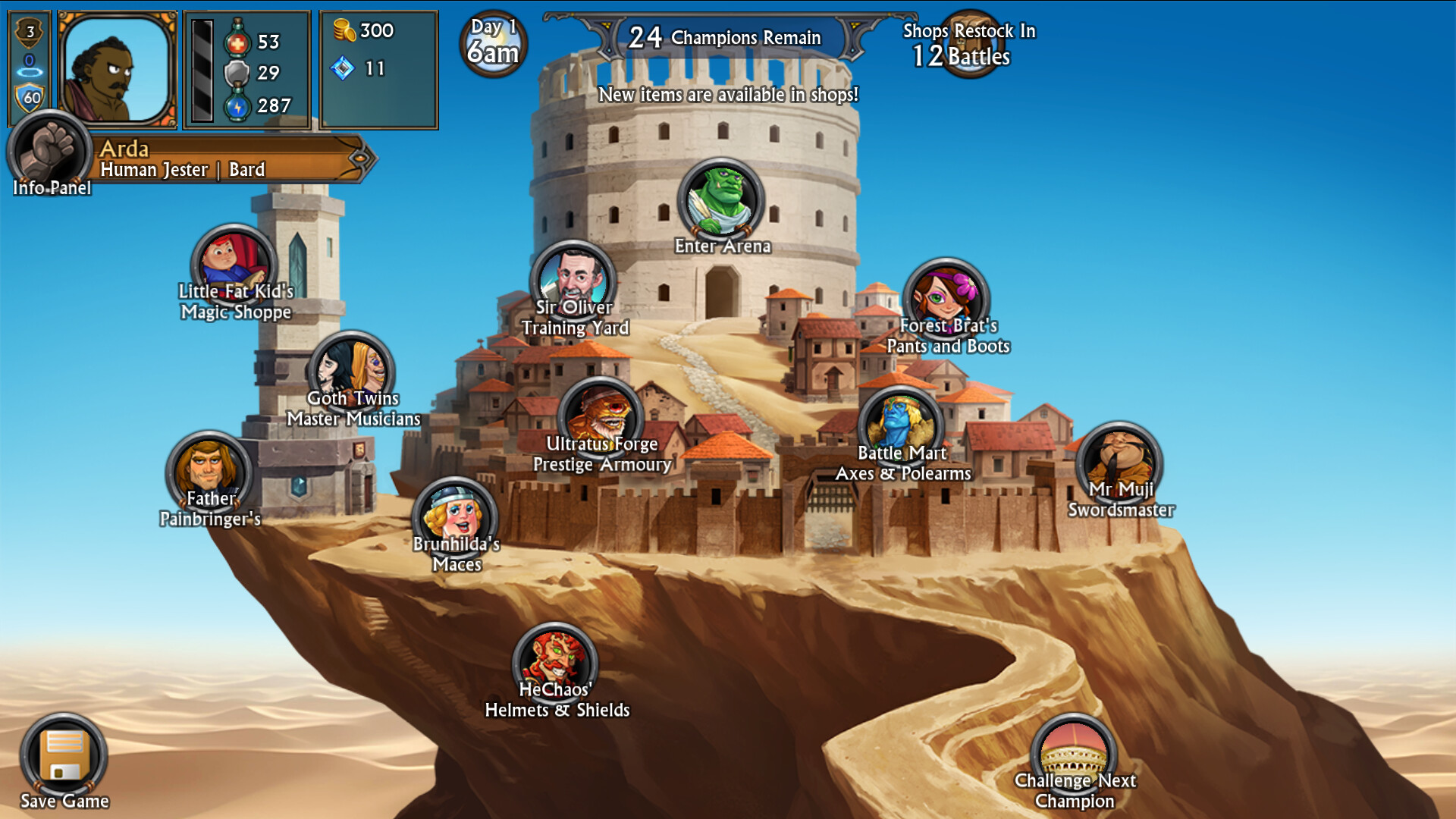This screenshot has height=819, width=1456.
Task: Open Father Painbringer's shop
Action: pyautogui.click(x=209, y=472)
